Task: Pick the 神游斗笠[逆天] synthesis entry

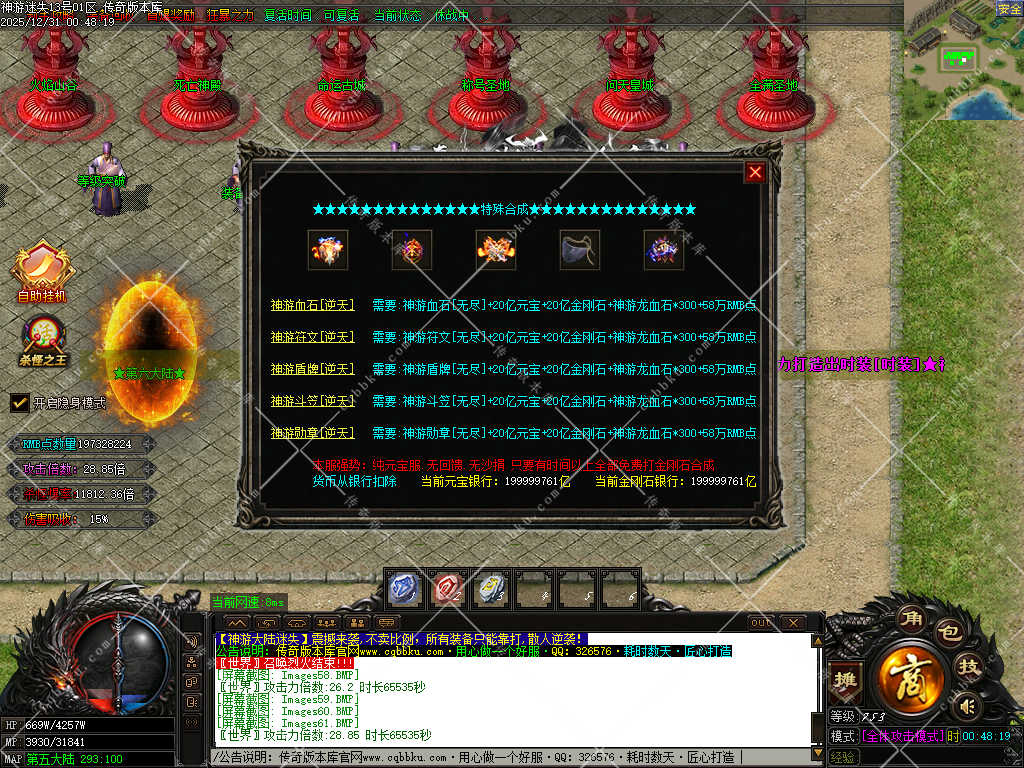Action: tap(312, 401)
